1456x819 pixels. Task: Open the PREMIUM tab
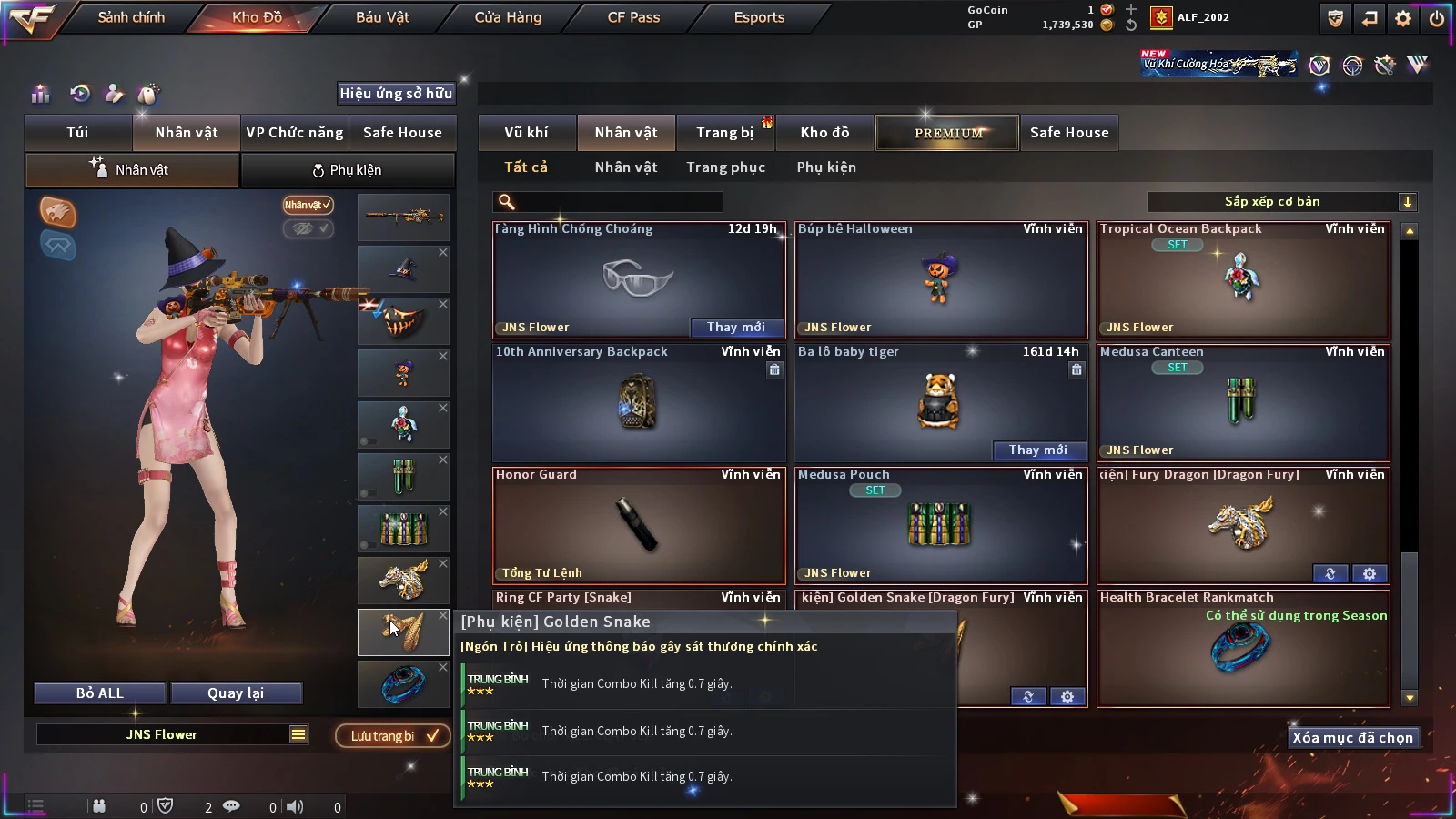click(x=948, y=133)
